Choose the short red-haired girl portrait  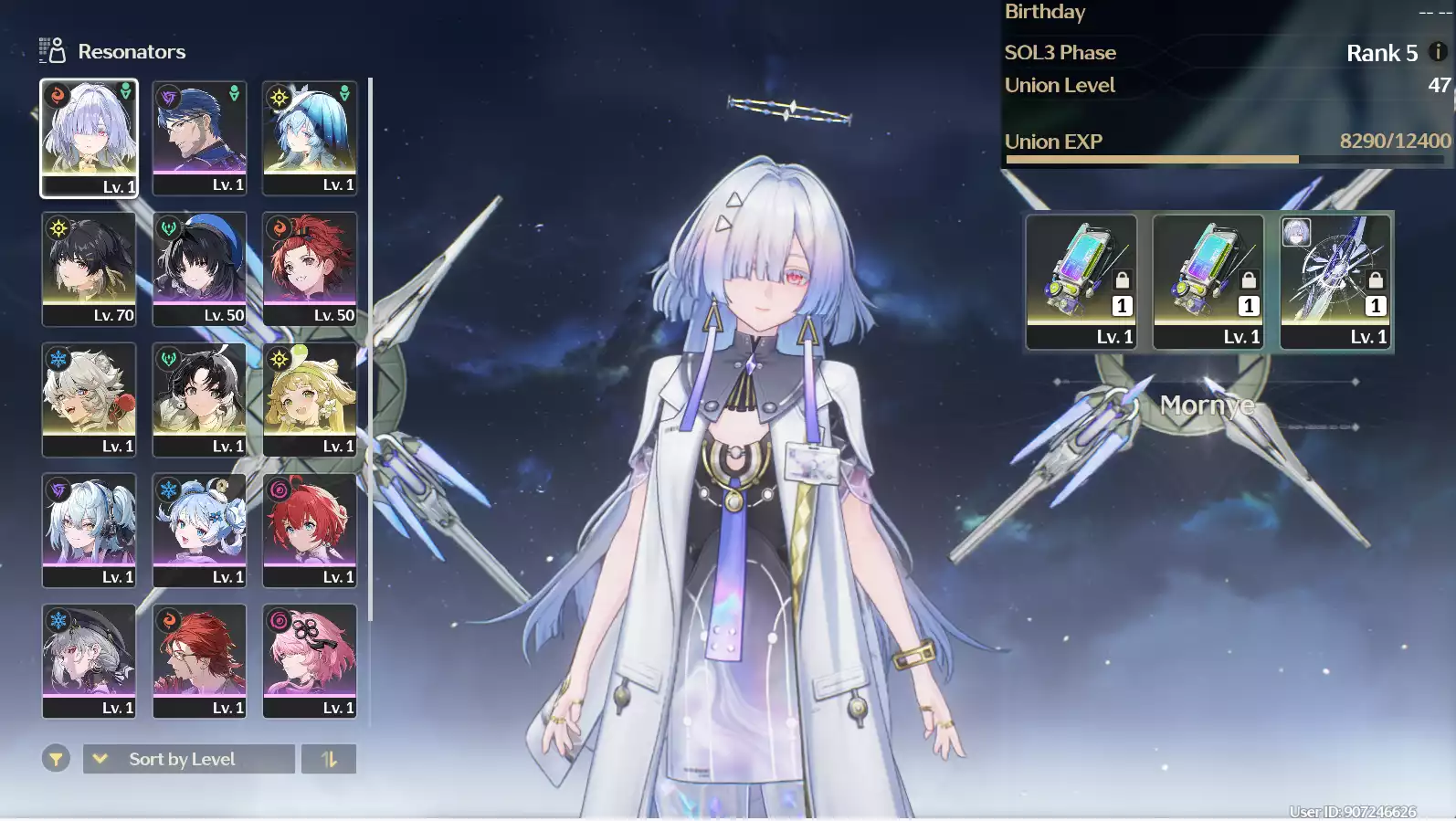(x=310, y=530)
